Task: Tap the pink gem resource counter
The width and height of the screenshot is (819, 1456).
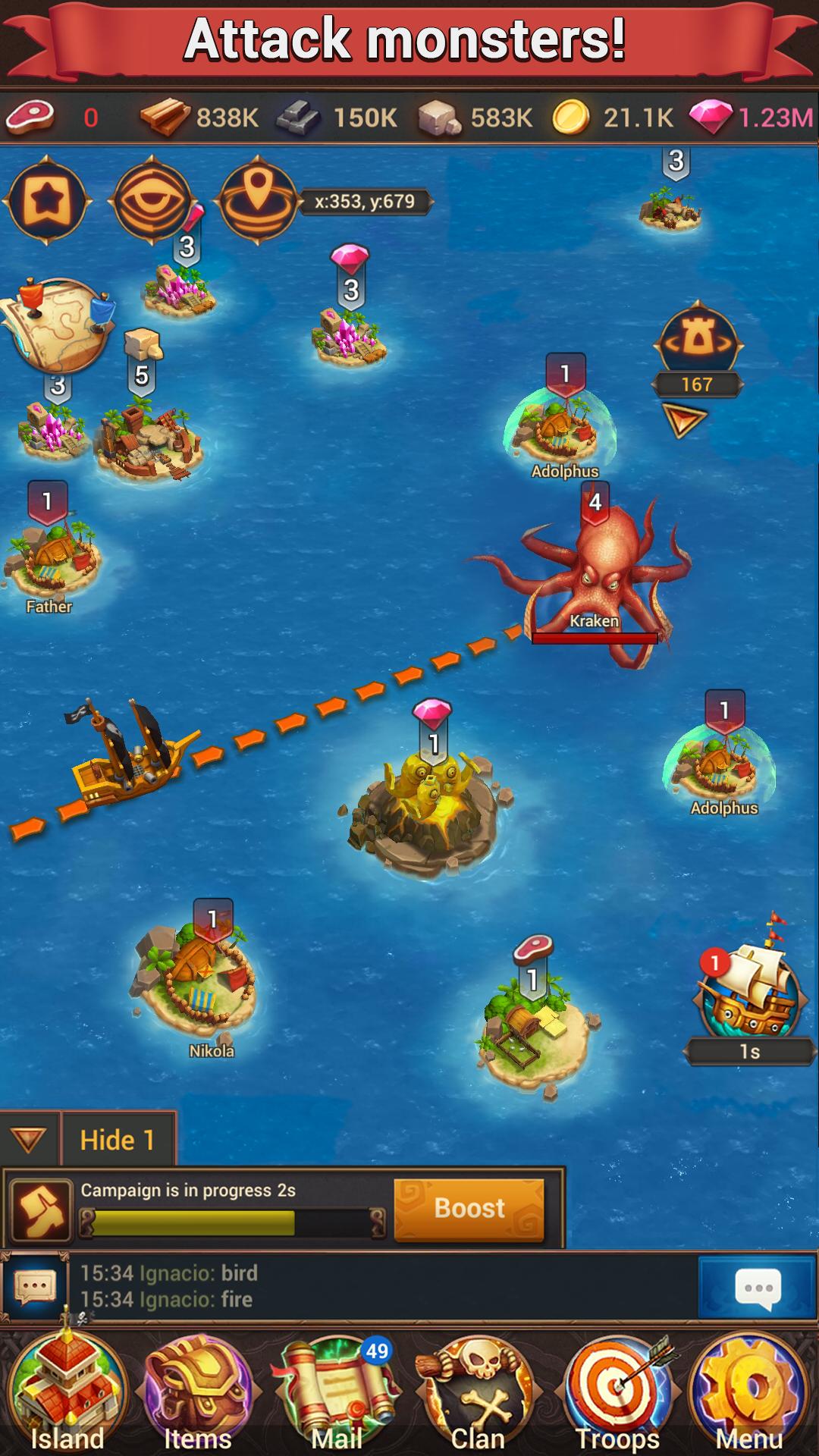Action: [752, 118]
